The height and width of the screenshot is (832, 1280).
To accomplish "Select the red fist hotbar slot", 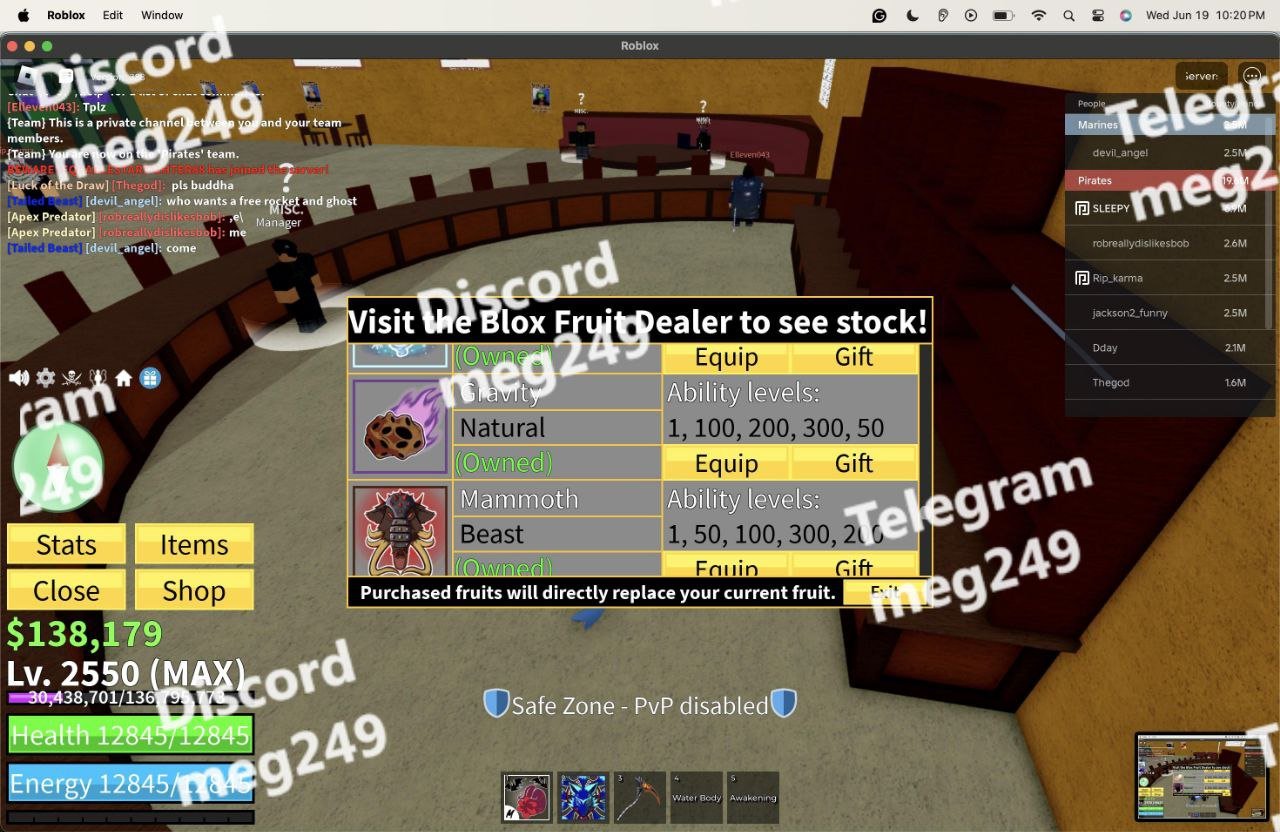I will click(527, 797).
